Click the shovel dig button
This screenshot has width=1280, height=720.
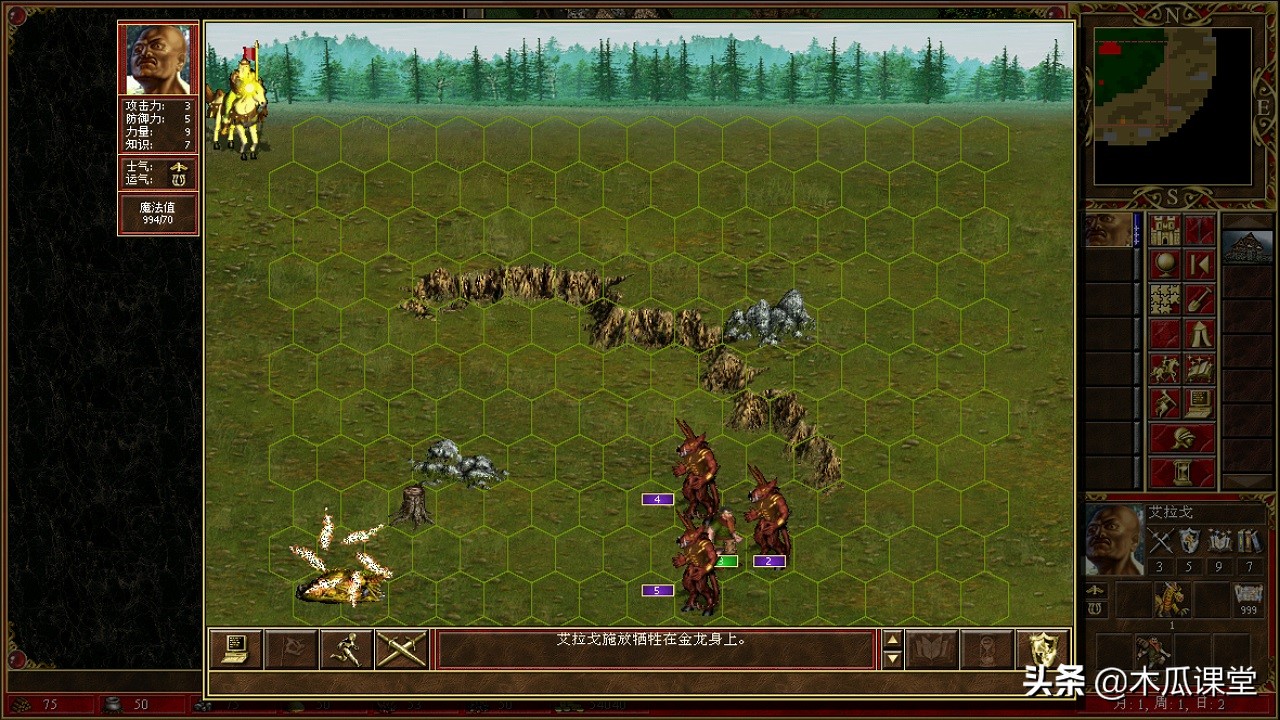click(x=1199, y=299)
